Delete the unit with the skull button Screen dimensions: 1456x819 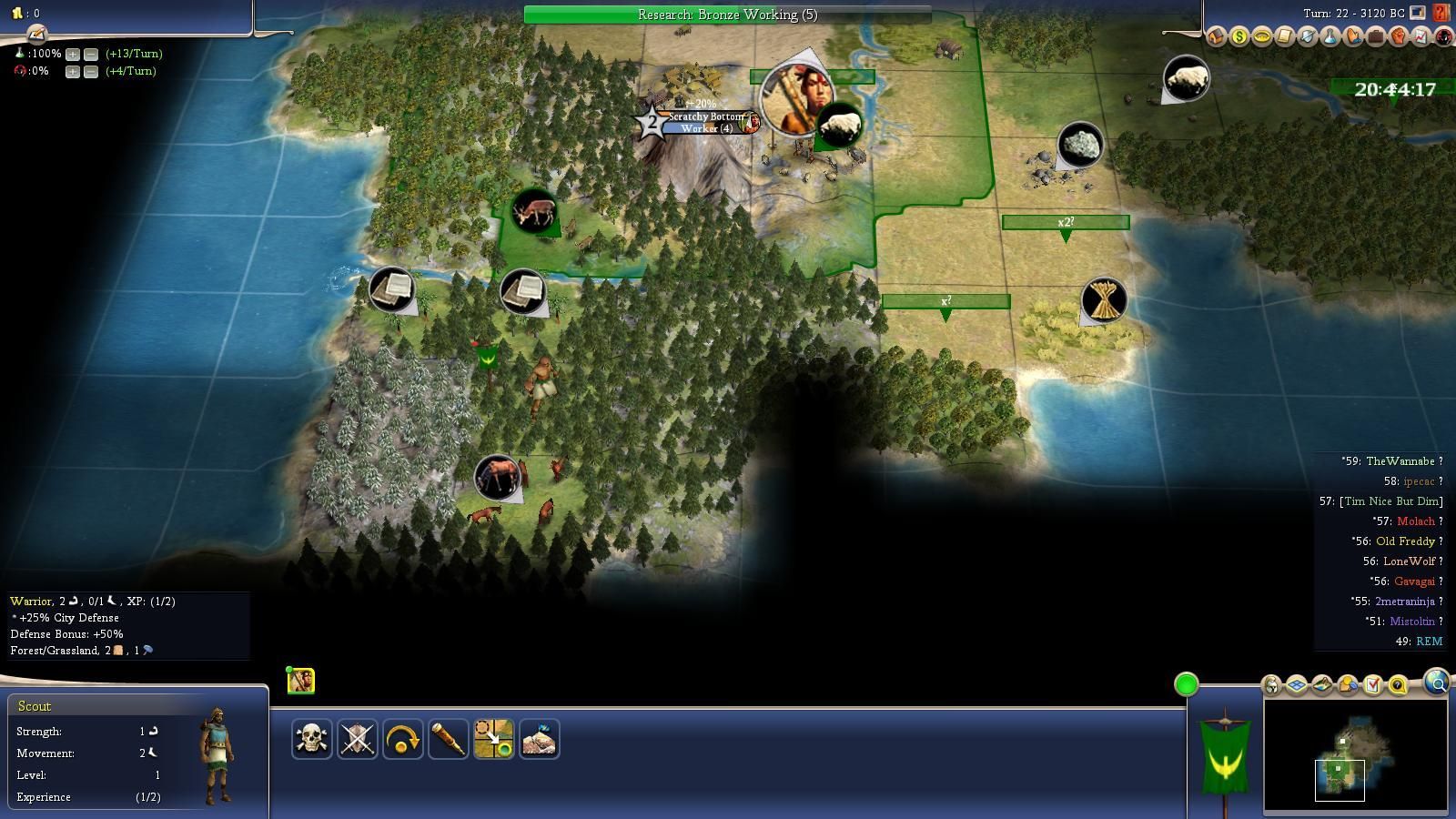click(x=311, y=739)
